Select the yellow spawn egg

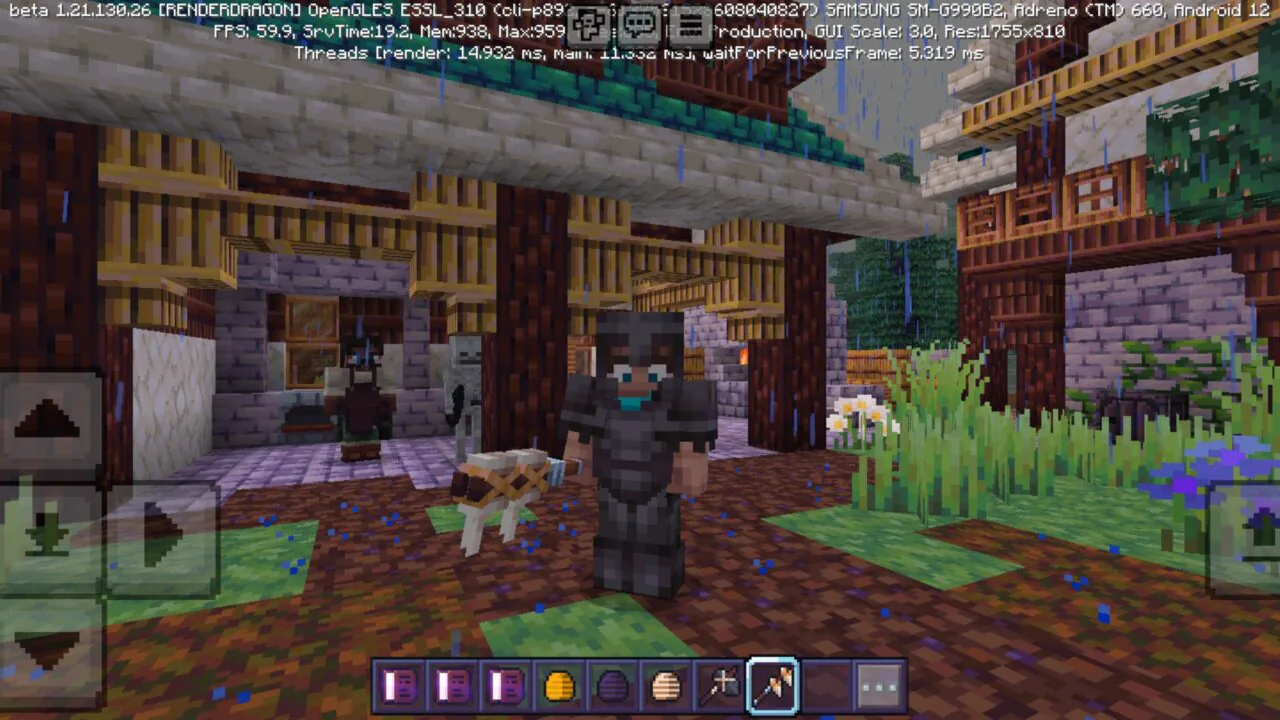click(x=558, y=684)
